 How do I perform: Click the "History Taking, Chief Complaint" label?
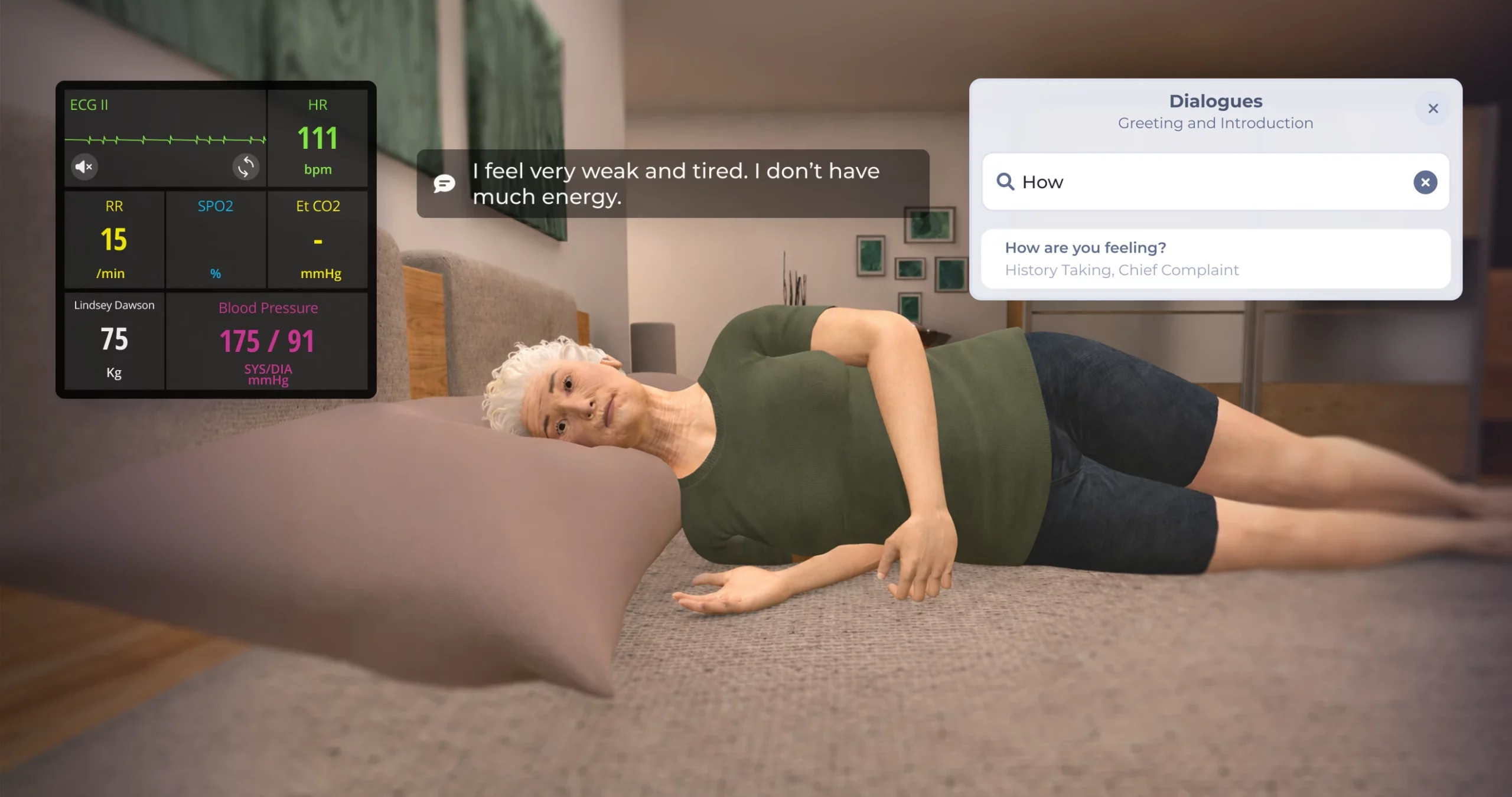point(1121,270)
